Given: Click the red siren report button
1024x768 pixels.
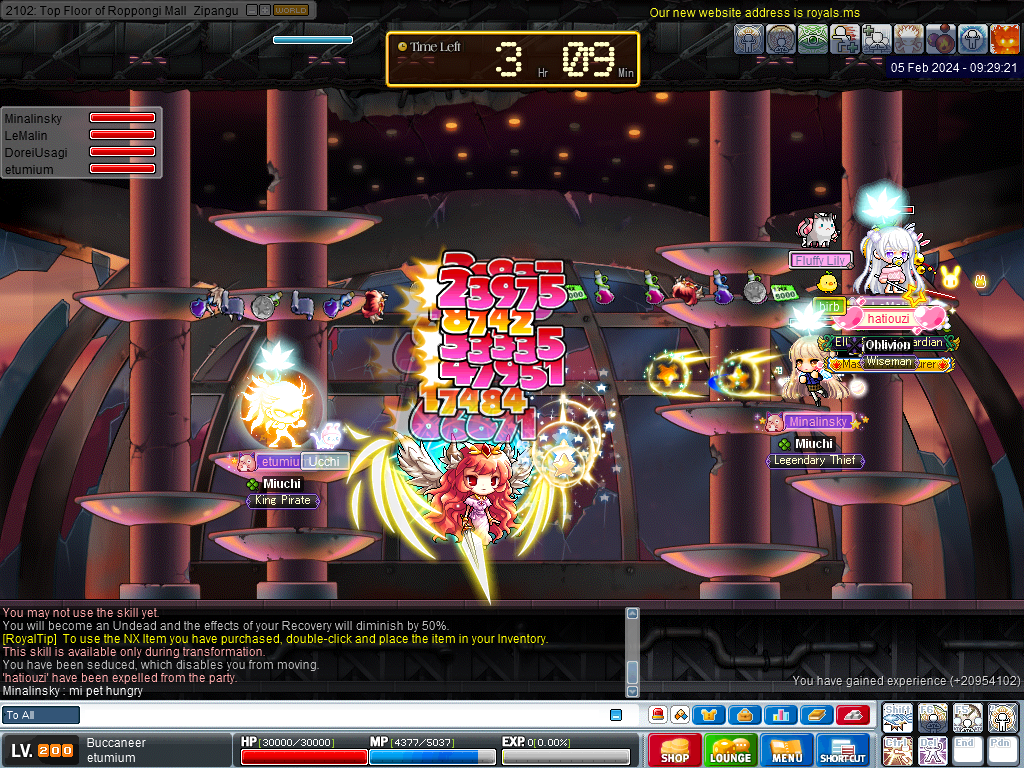Looking at the screenshot, I should pos(658,715).
